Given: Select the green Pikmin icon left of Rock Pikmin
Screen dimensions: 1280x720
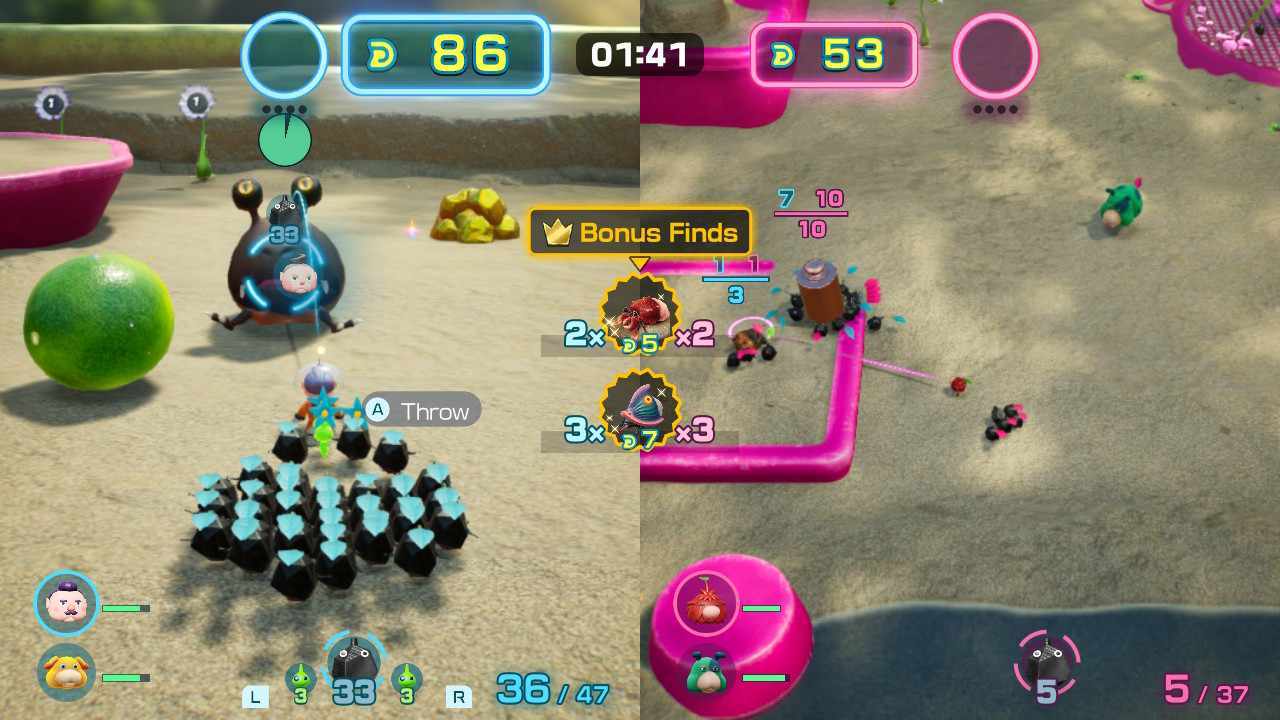Looking at the screenshot, I should point(300,680).
